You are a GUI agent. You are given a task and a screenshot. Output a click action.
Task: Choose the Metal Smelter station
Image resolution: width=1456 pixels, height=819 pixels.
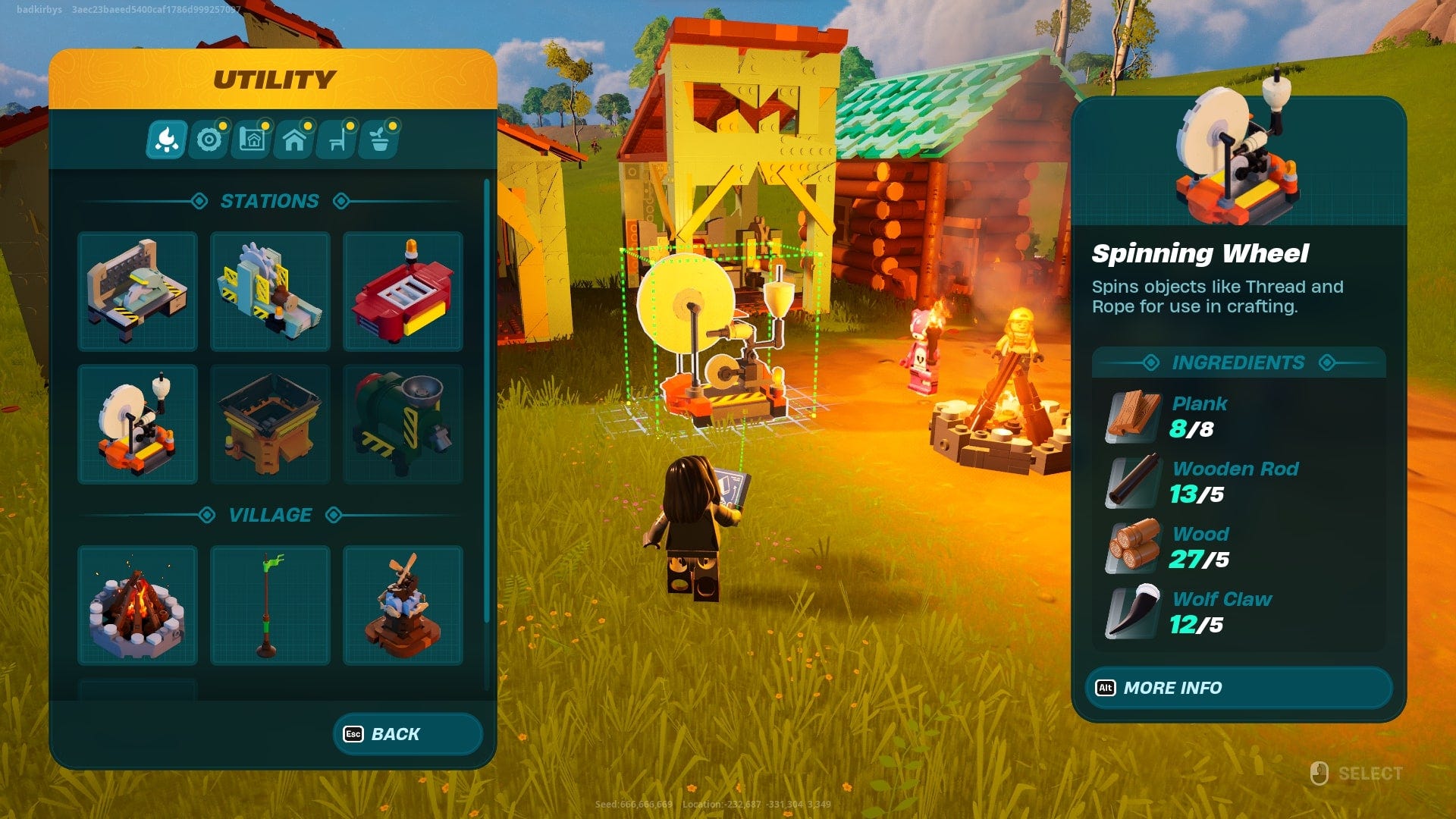click(x=270, y=425)
